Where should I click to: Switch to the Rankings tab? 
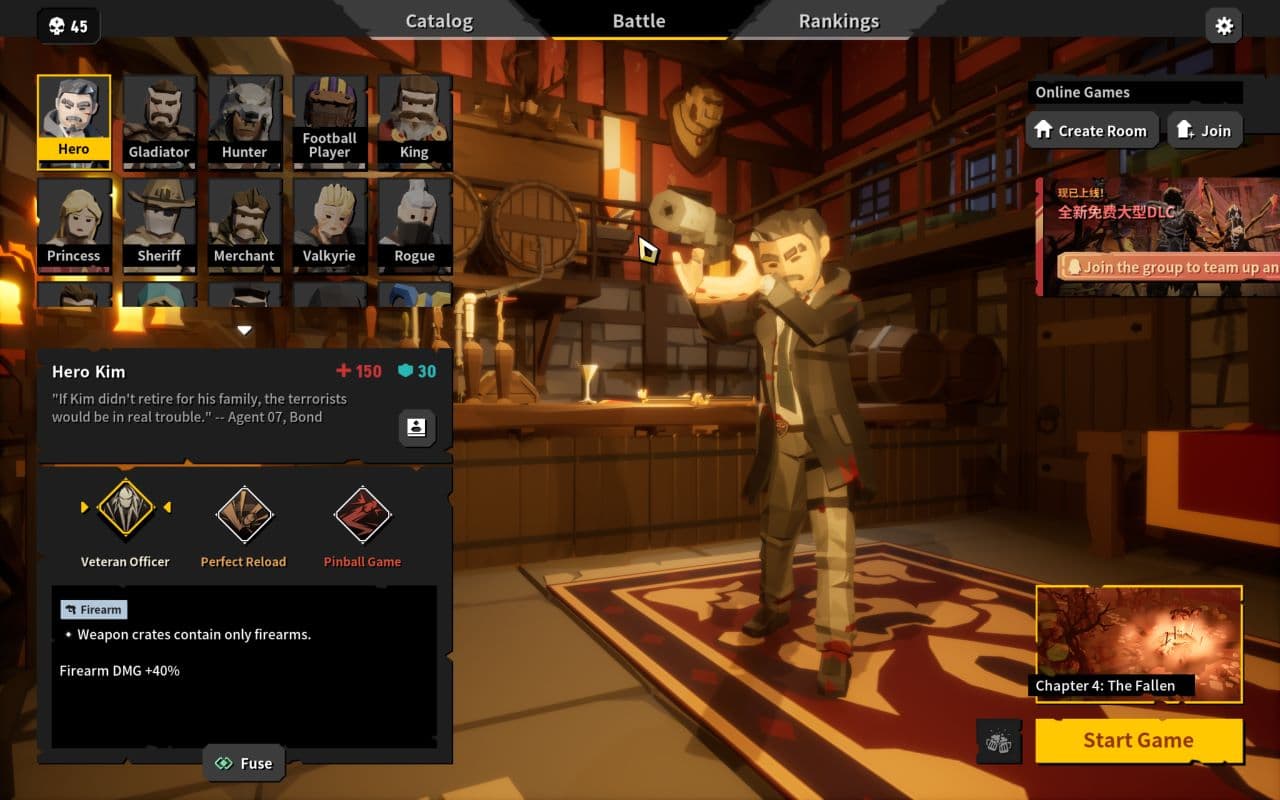pyautogui.click(x=838, y=20)
